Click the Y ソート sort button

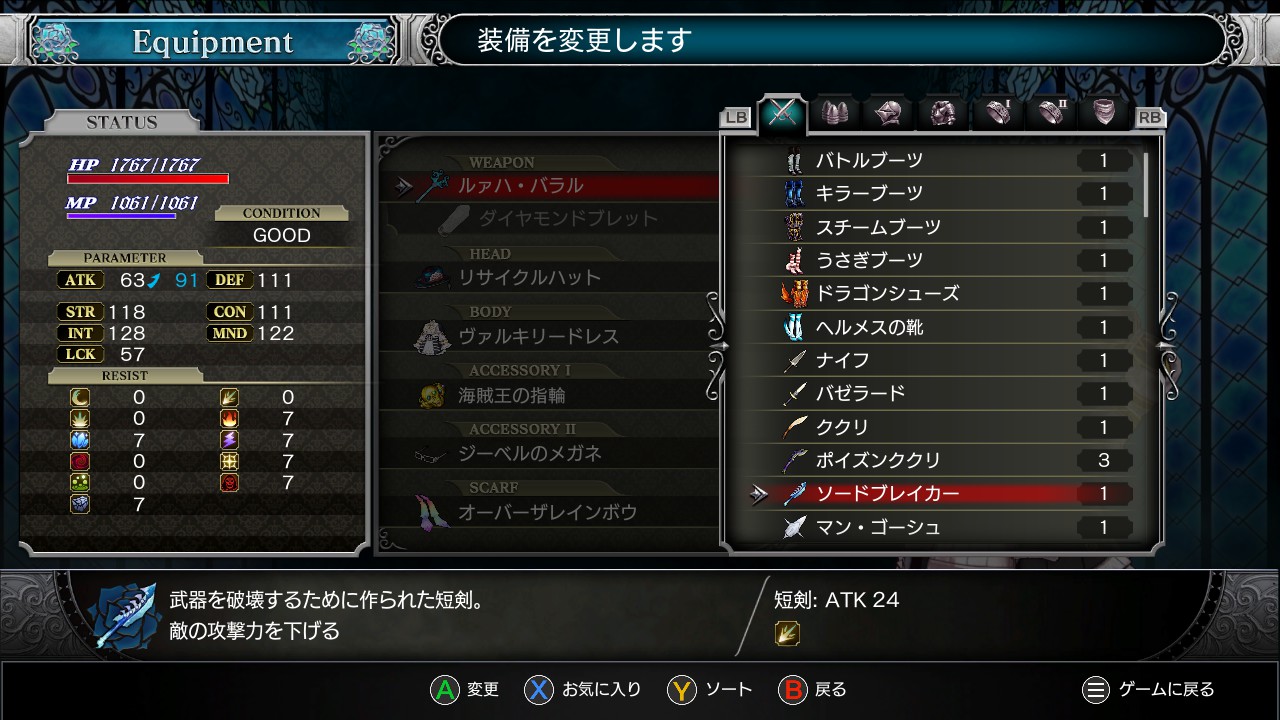(x=710, y=689)
